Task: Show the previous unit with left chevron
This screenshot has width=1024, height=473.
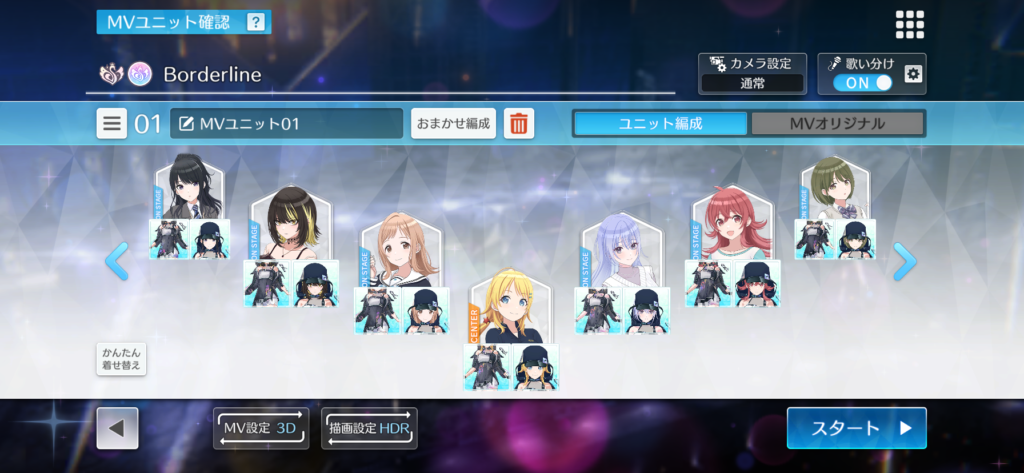Action: coord(116,261)
